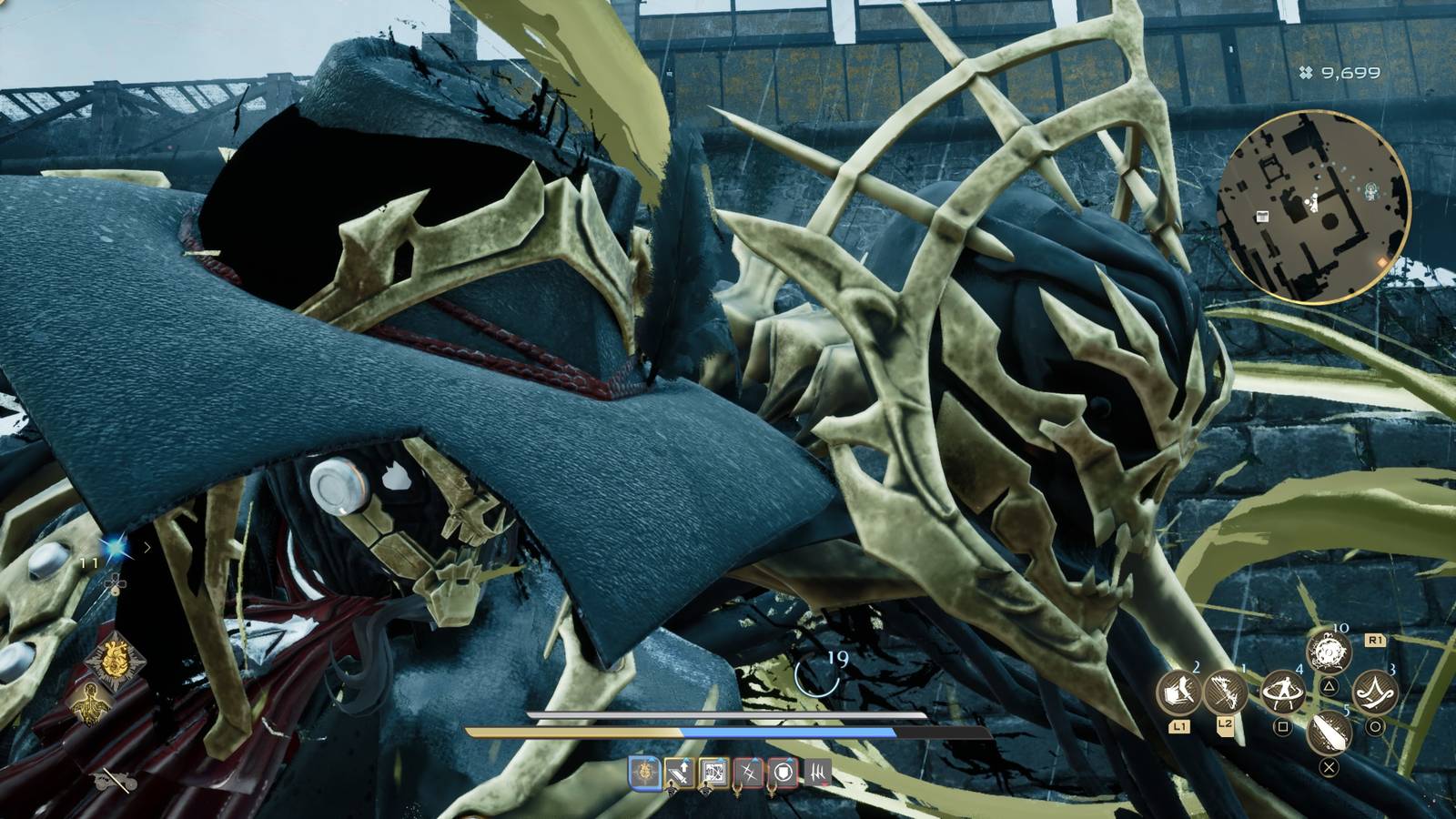Image resolution: width=1456 pixels, height=819 pixels.
Task: Click the parry ability icon labeled L1
Action: [x=1178, y=693]
